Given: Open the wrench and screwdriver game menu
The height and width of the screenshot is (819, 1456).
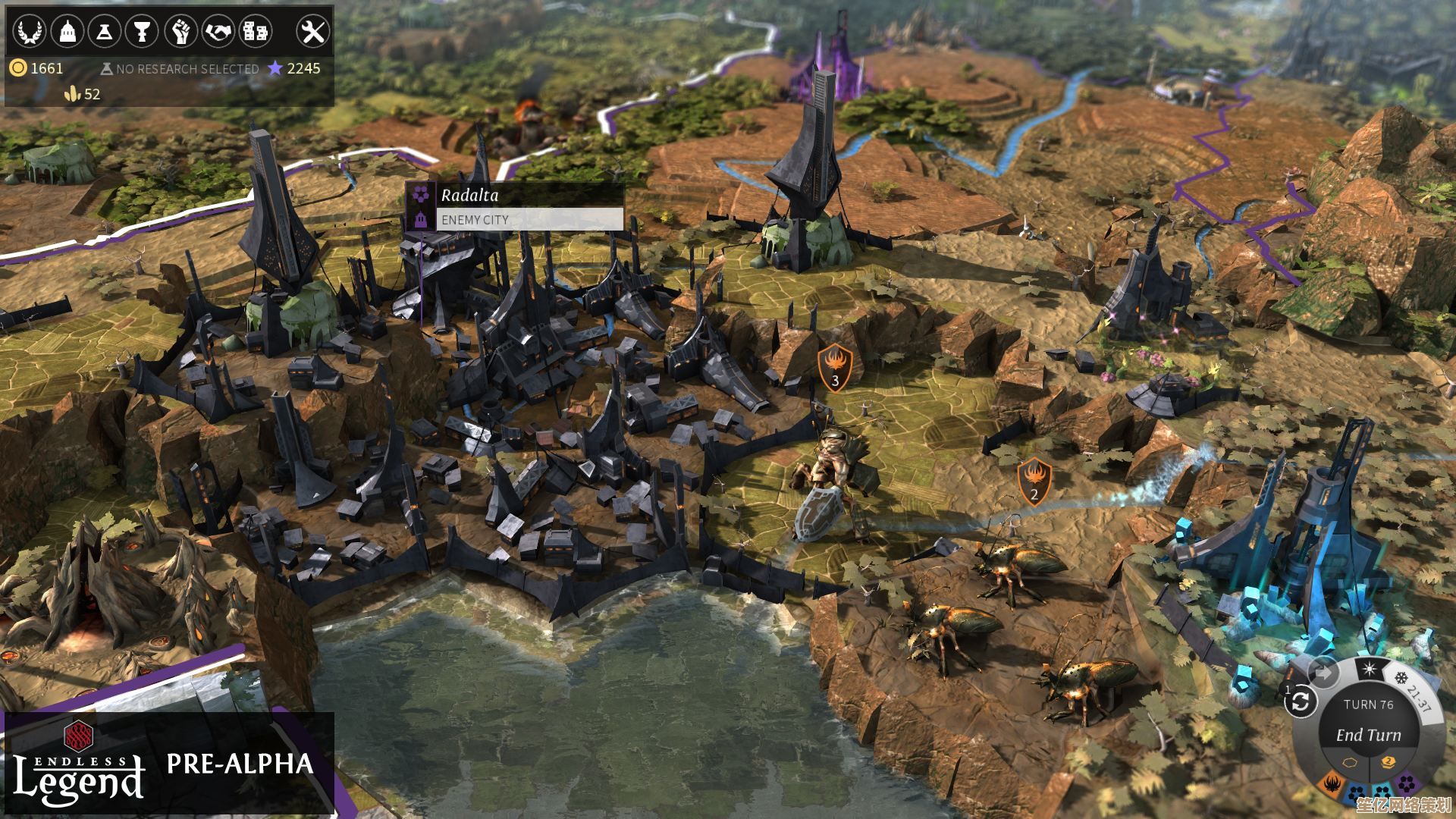Looking at the screenshot, I should pyautogui.click(x=312, y=31).
